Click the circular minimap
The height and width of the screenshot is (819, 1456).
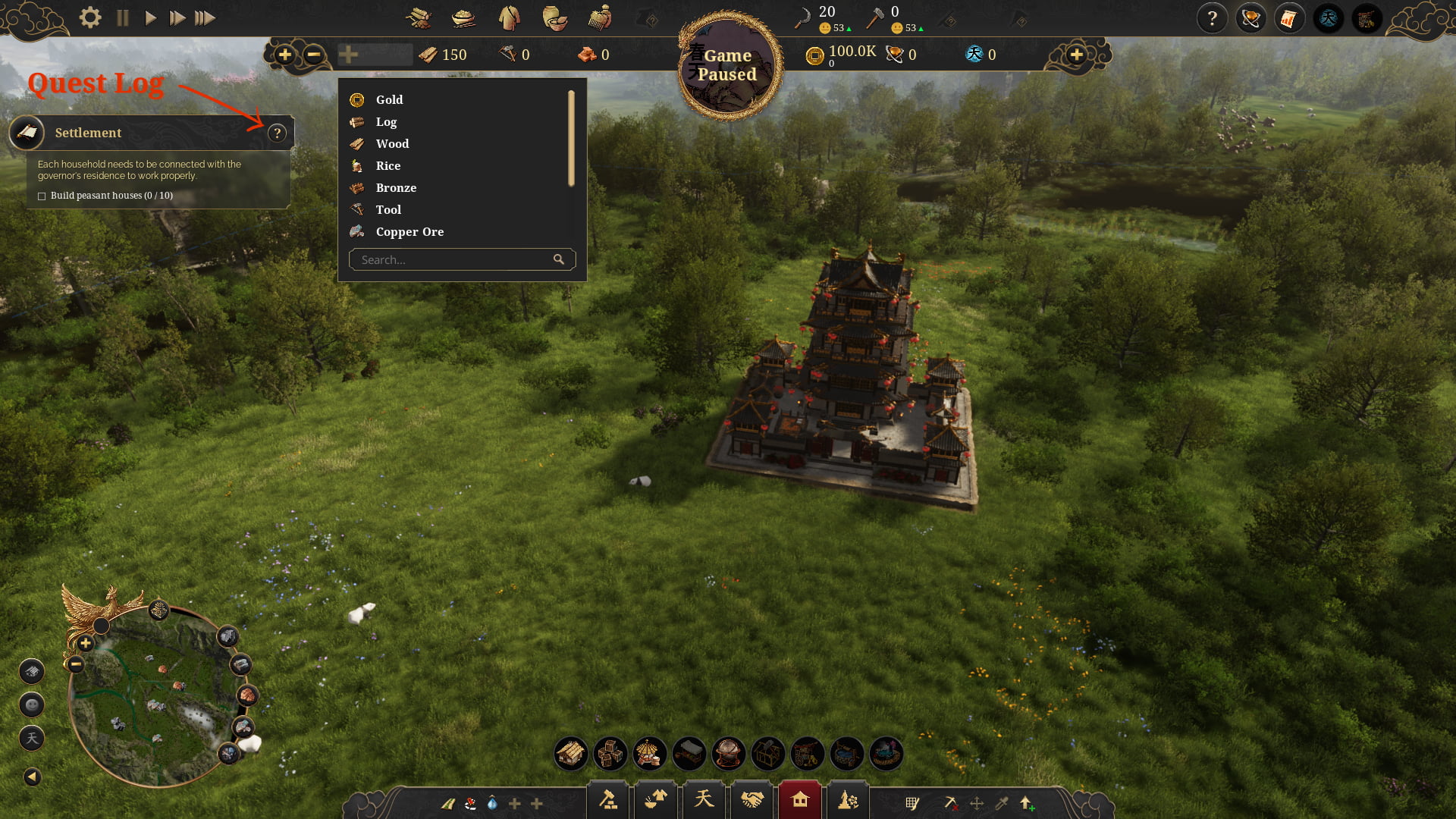pos(152,698)
